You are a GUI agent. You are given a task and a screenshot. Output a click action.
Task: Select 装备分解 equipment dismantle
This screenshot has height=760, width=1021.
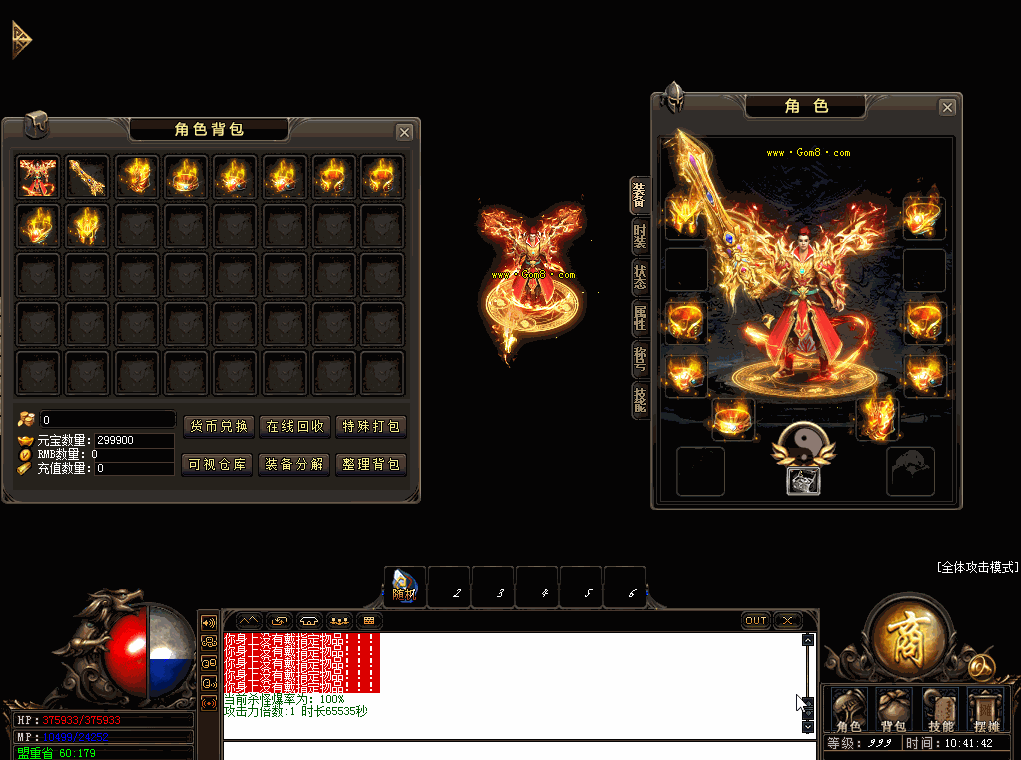tap(294, 464)
